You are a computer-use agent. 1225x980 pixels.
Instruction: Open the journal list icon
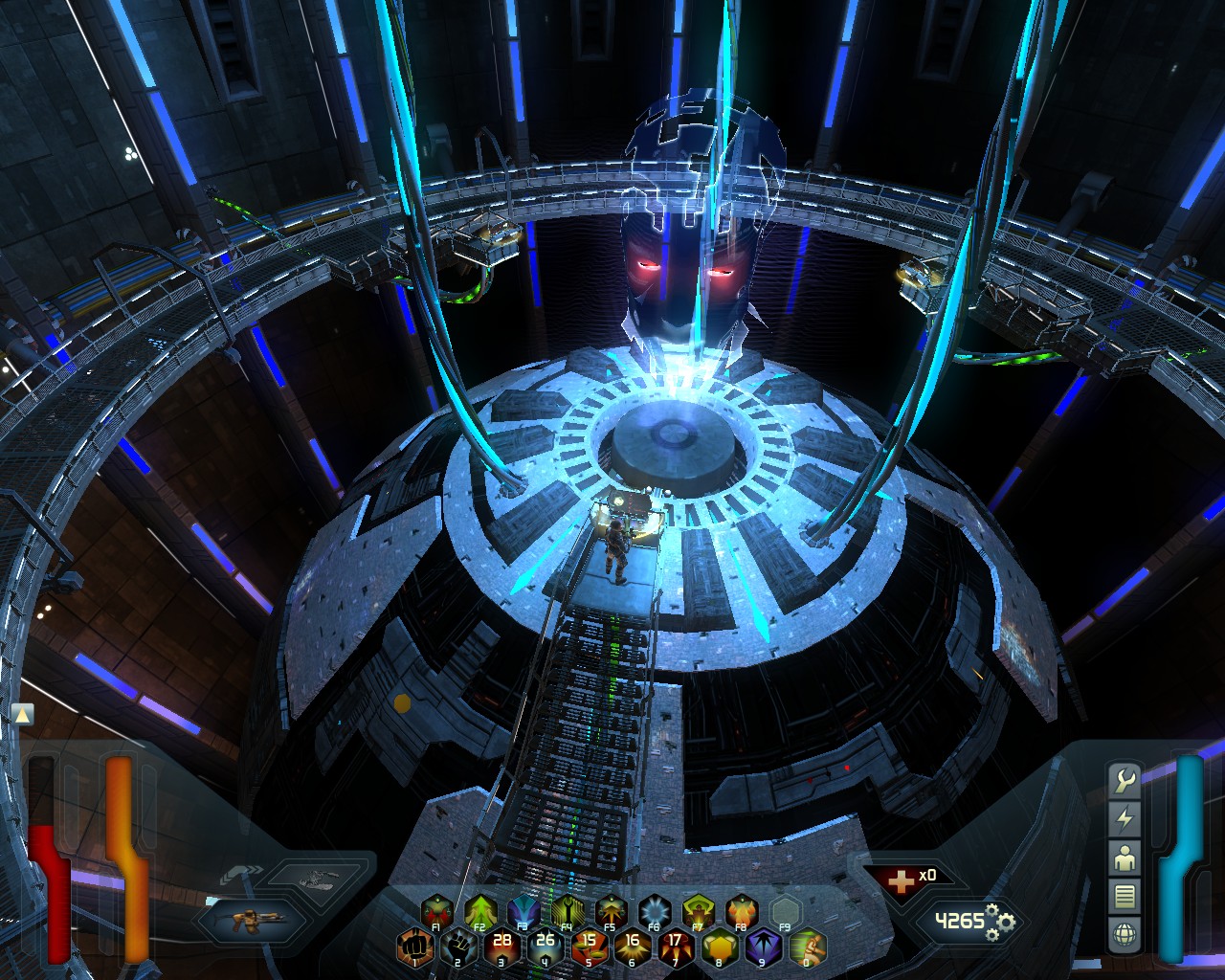coord(1125,896)
